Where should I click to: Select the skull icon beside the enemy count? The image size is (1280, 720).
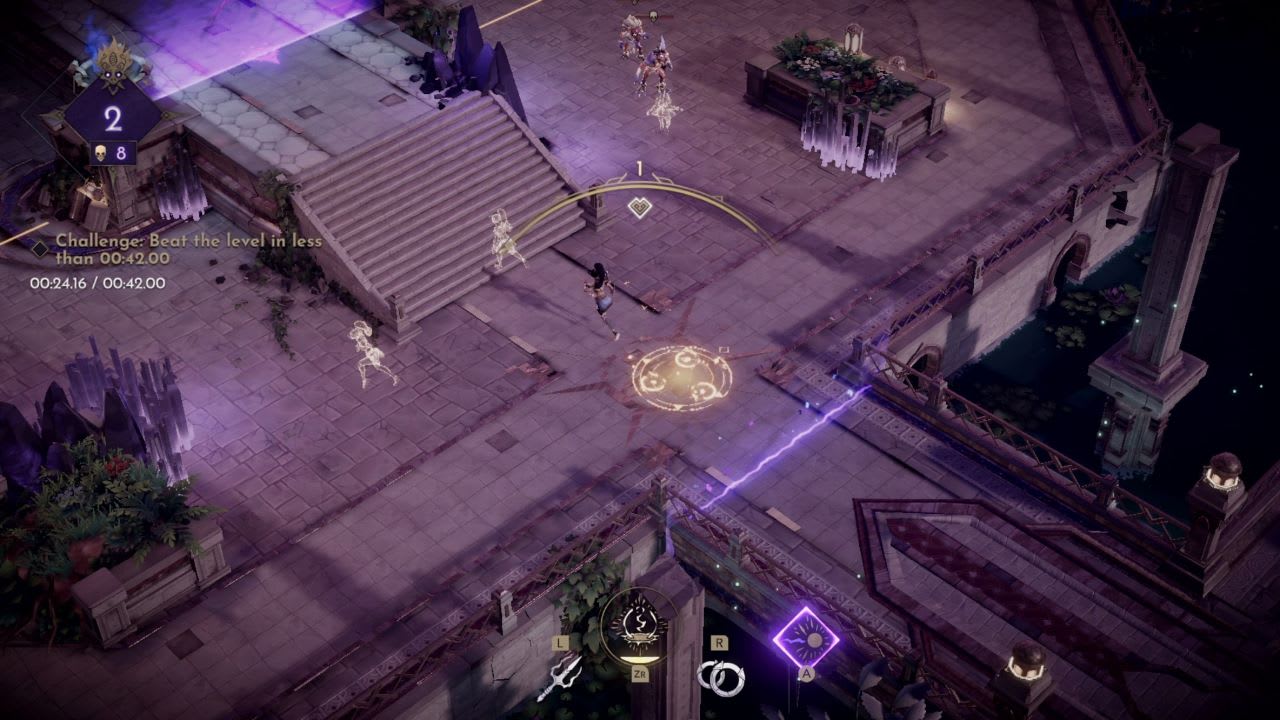coord(99,153)
